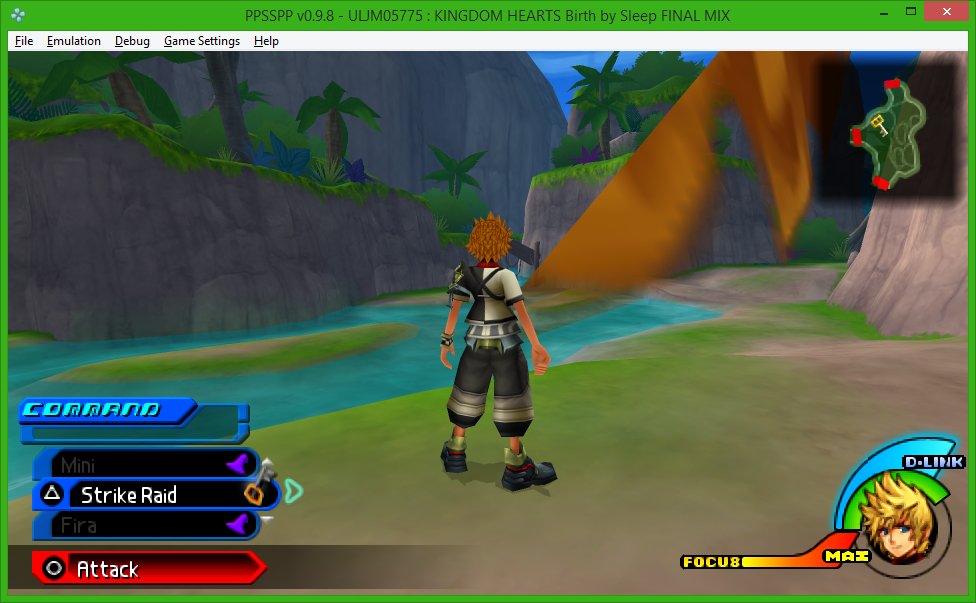The height and width of the screenshot is (603, 976).
Task: Open the Emulation menu
Action: click(74, 41)
